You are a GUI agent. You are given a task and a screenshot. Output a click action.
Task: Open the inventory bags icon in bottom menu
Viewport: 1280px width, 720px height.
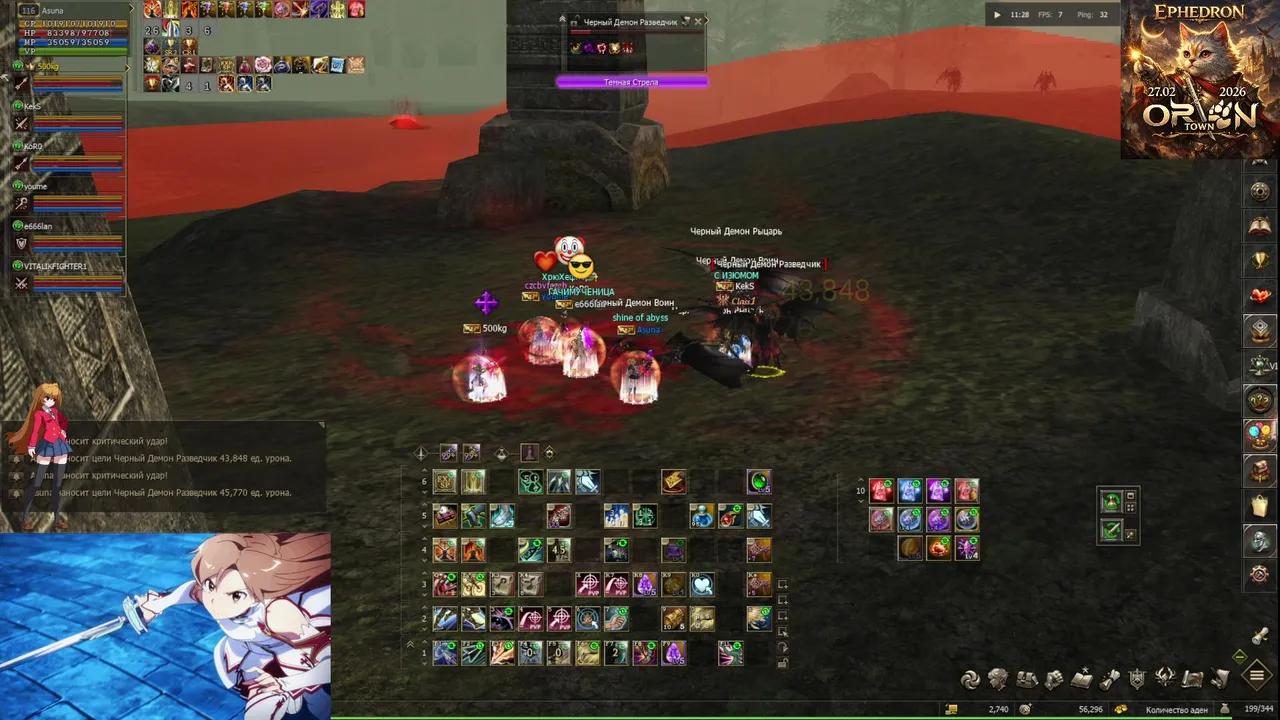point(1026,678)
